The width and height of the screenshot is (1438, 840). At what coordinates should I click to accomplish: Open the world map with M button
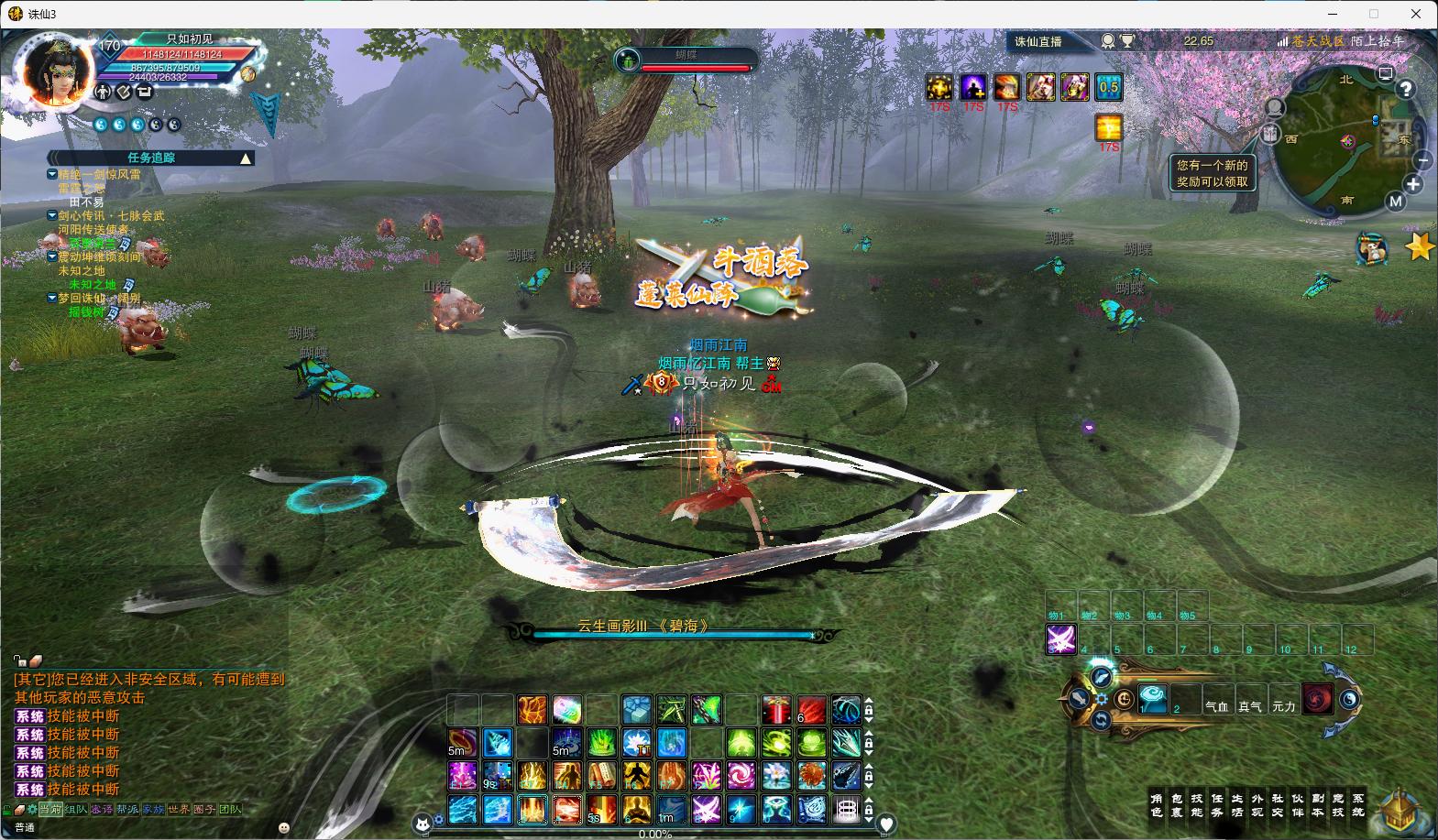1395,202
